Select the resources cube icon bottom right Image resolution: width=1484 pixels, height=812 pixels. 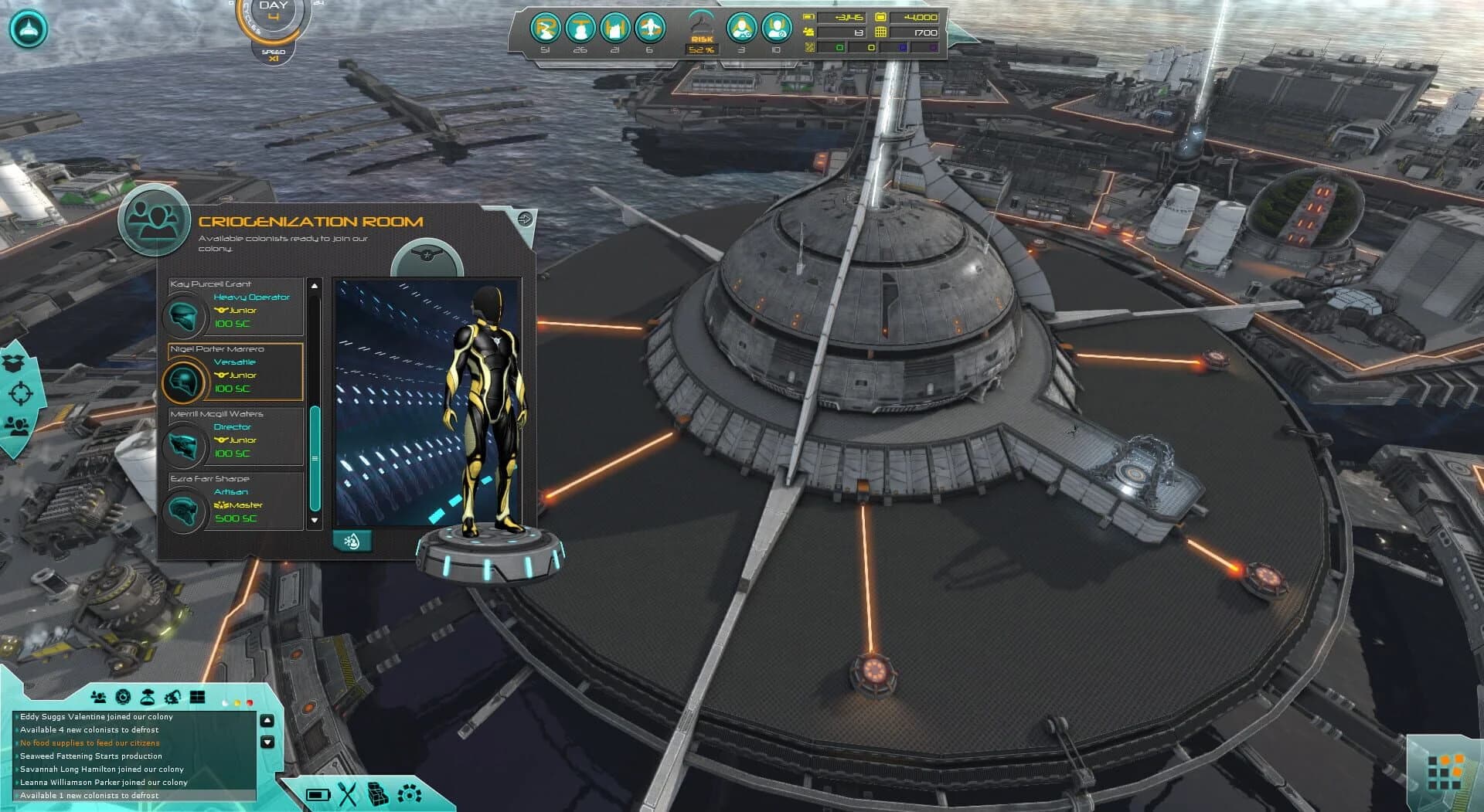(x=376, y=795)
